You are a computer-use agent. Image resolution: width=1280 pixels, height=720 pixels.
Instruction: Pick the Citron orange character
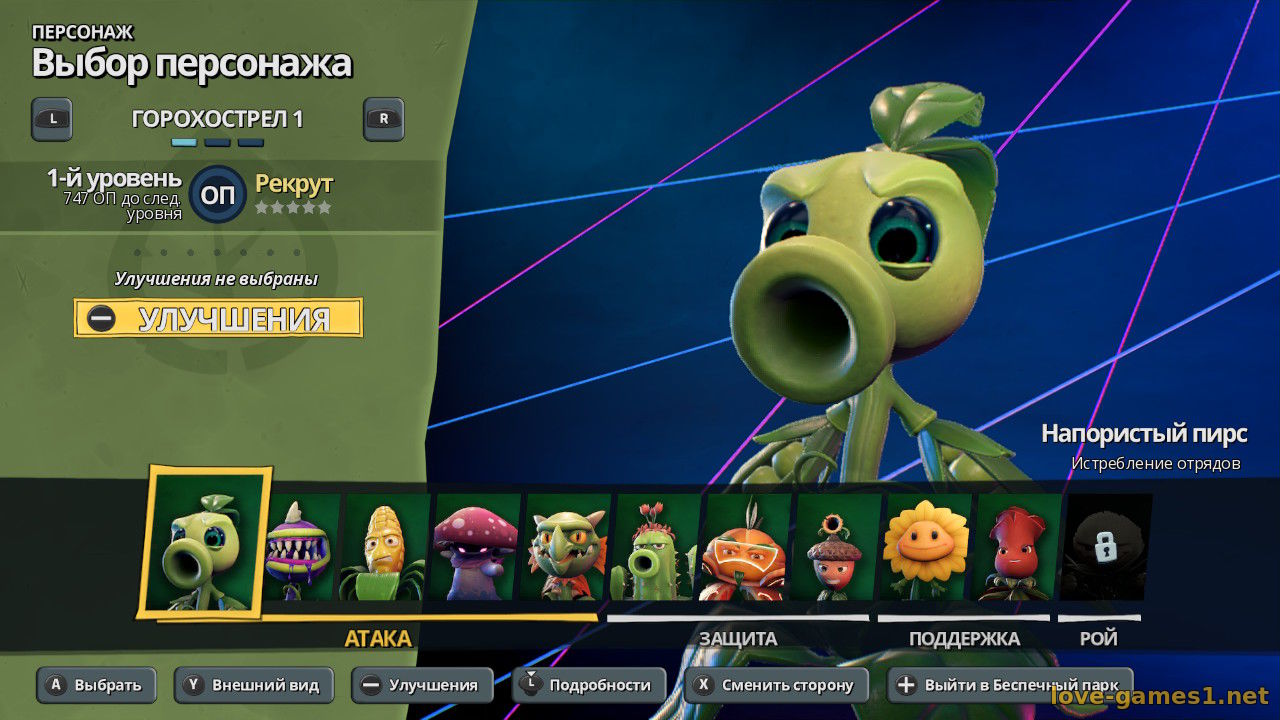(746, 548)
